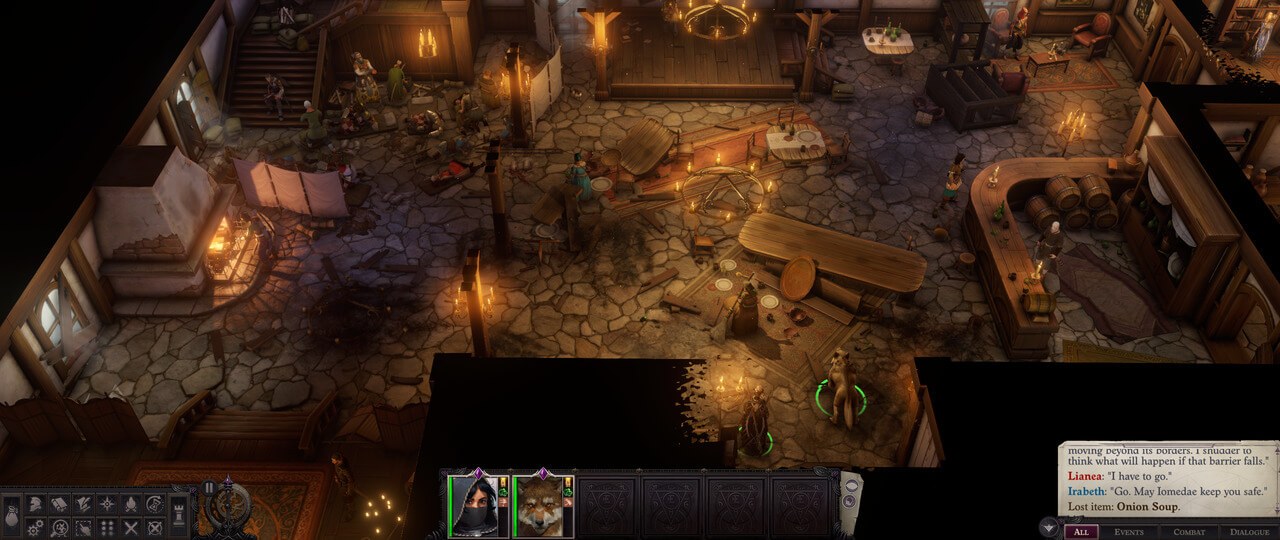1280x540 pixels.
Task: Select the wolf companion portrait
Action: pyautogui.click(x=538, y=506)
